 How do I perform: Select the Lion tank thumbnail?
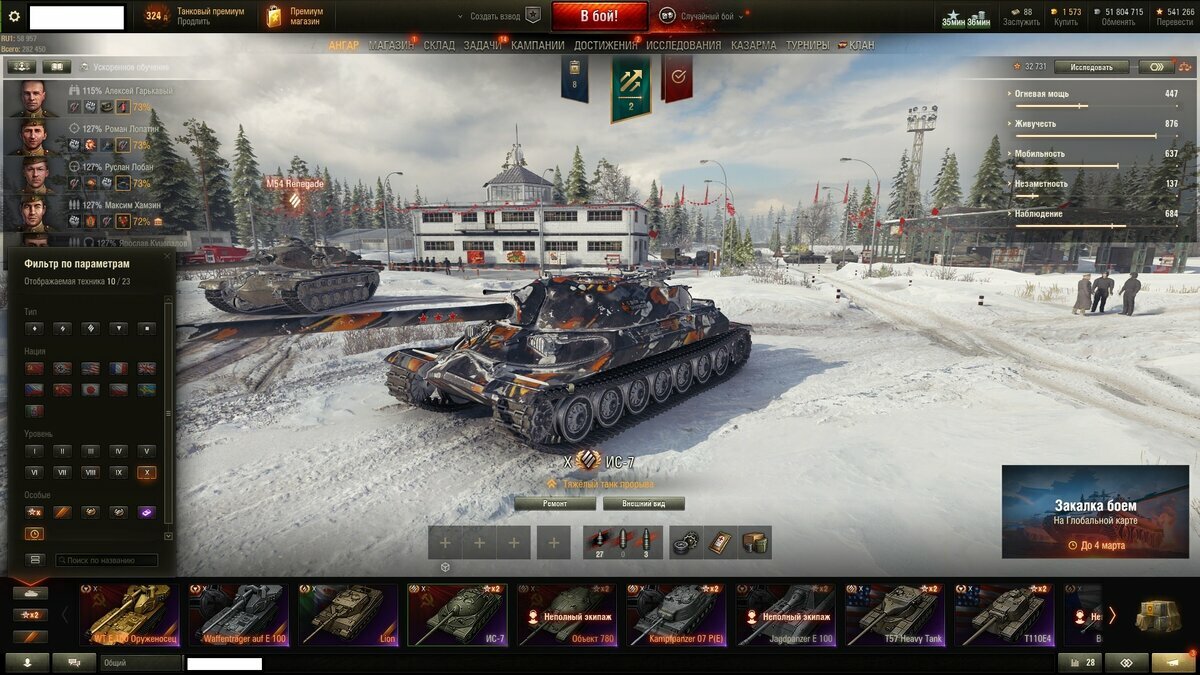point(347,615)
